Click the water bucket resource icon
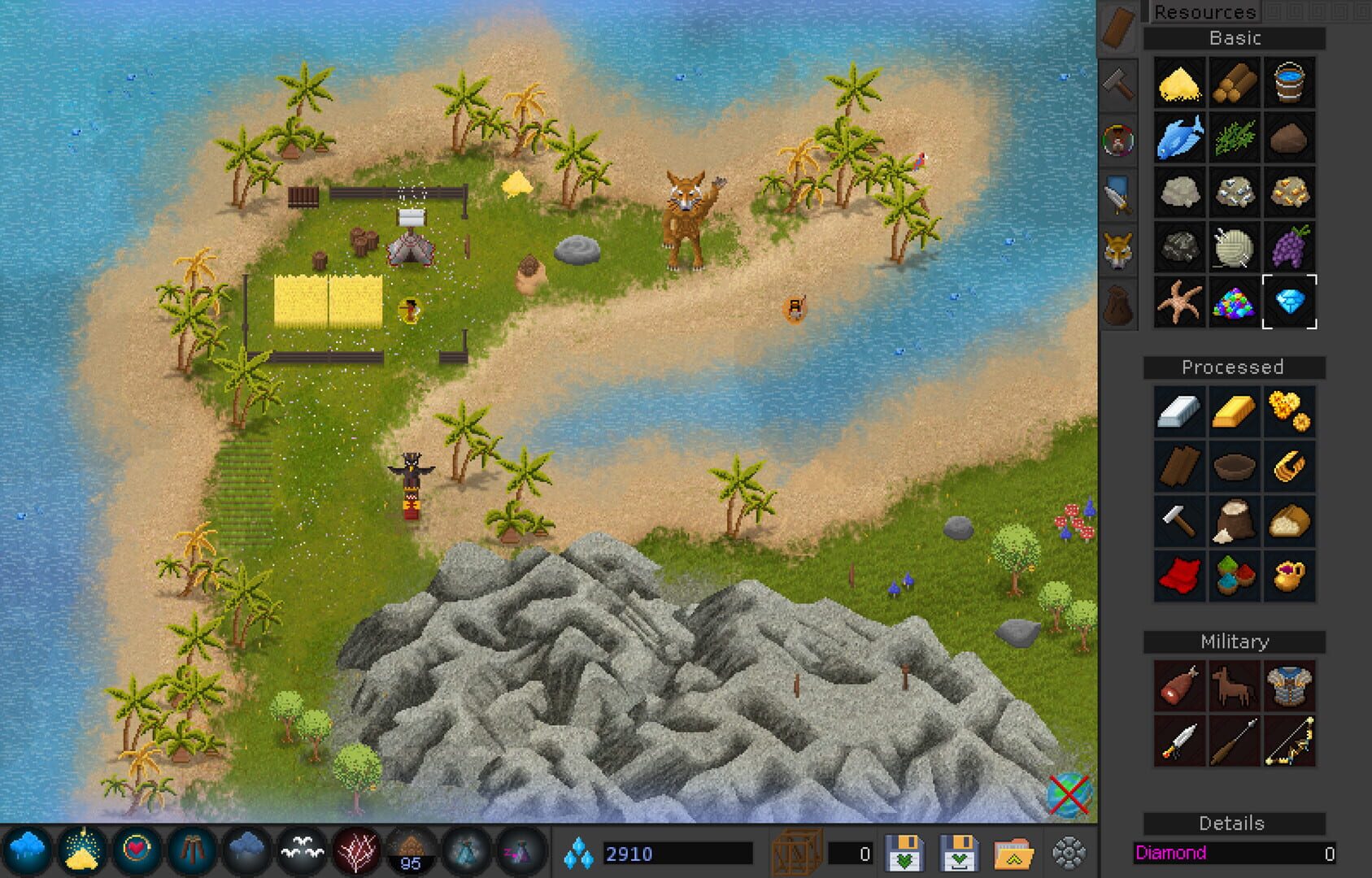 coord(1291,83)
